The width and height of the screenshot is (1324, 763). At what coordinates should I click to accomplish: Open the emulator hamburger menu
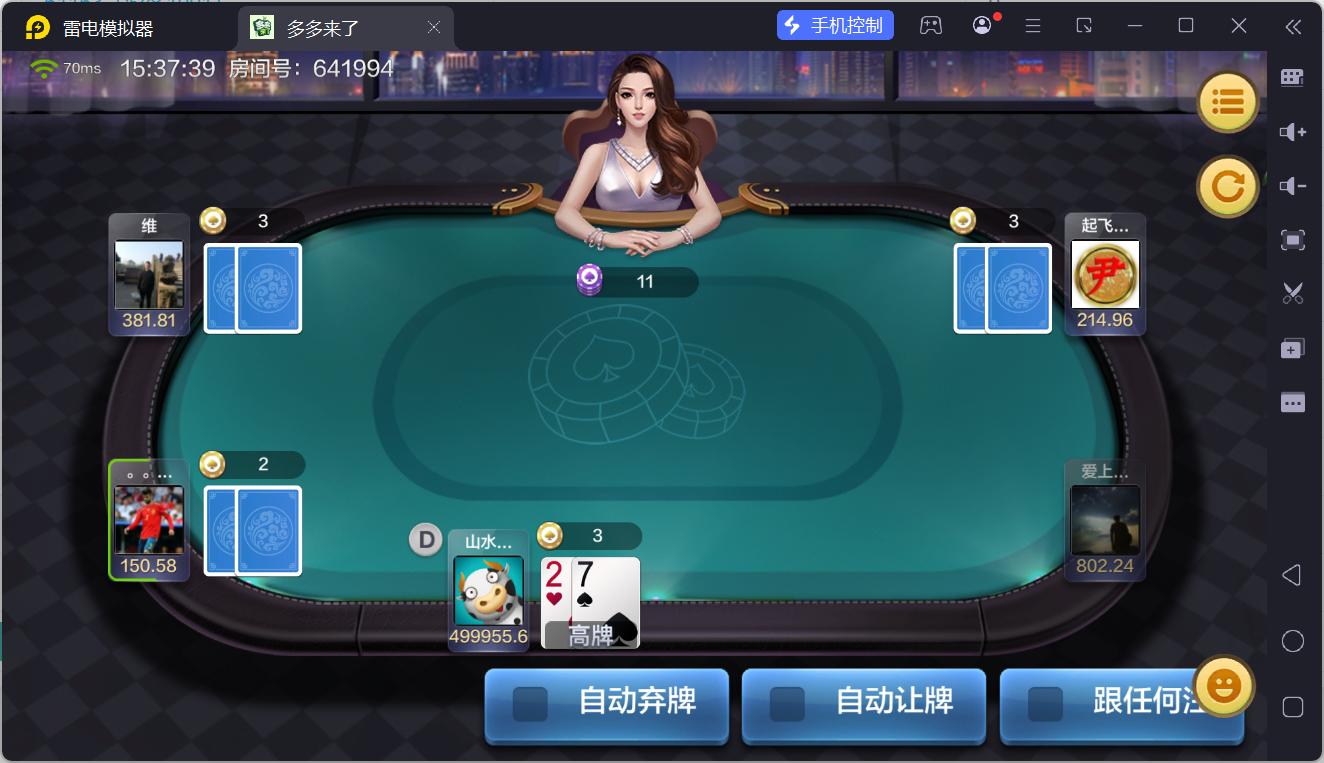[x=1033, y=24]
